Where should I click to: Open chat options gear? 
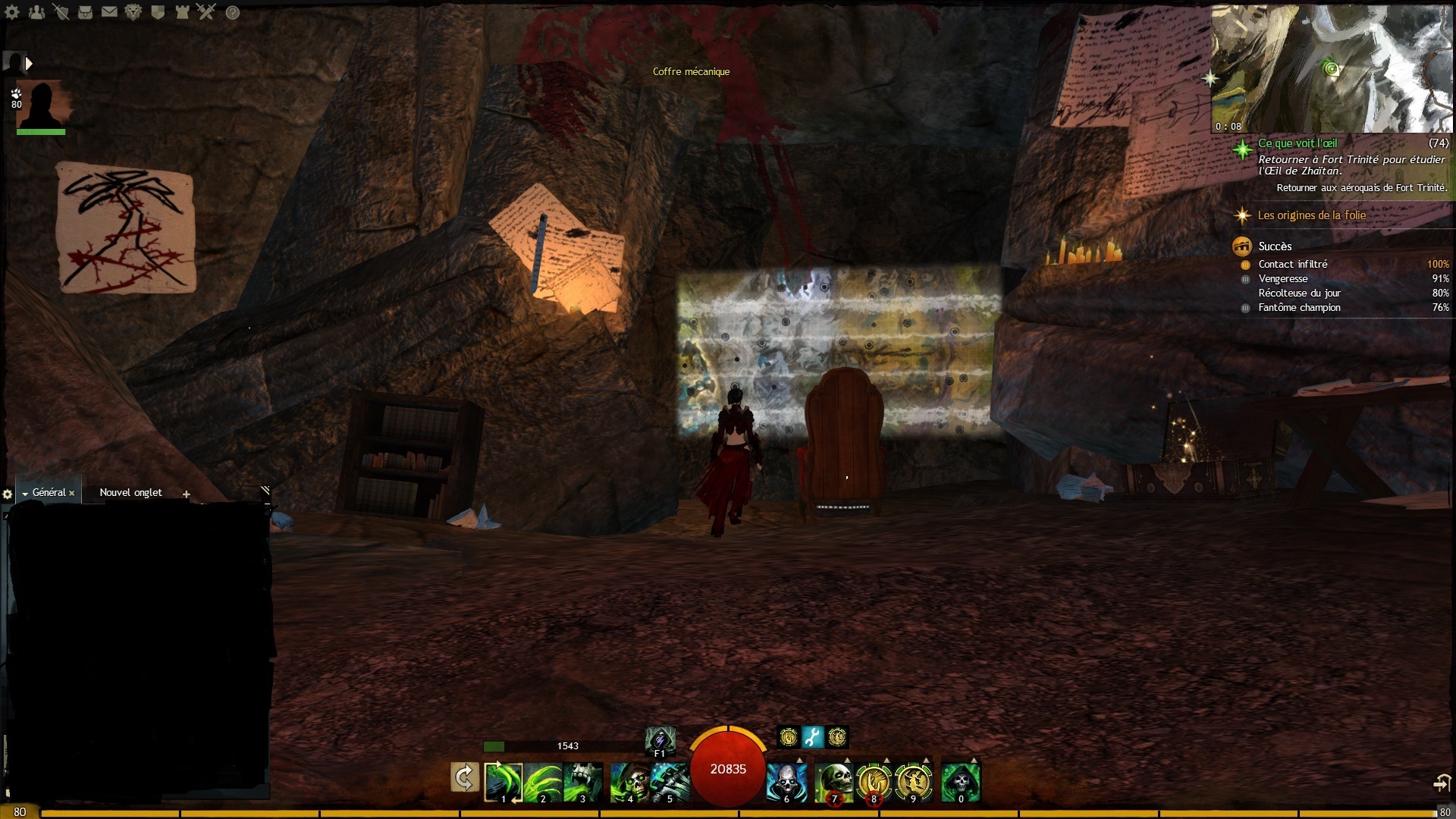pos(8,494)
